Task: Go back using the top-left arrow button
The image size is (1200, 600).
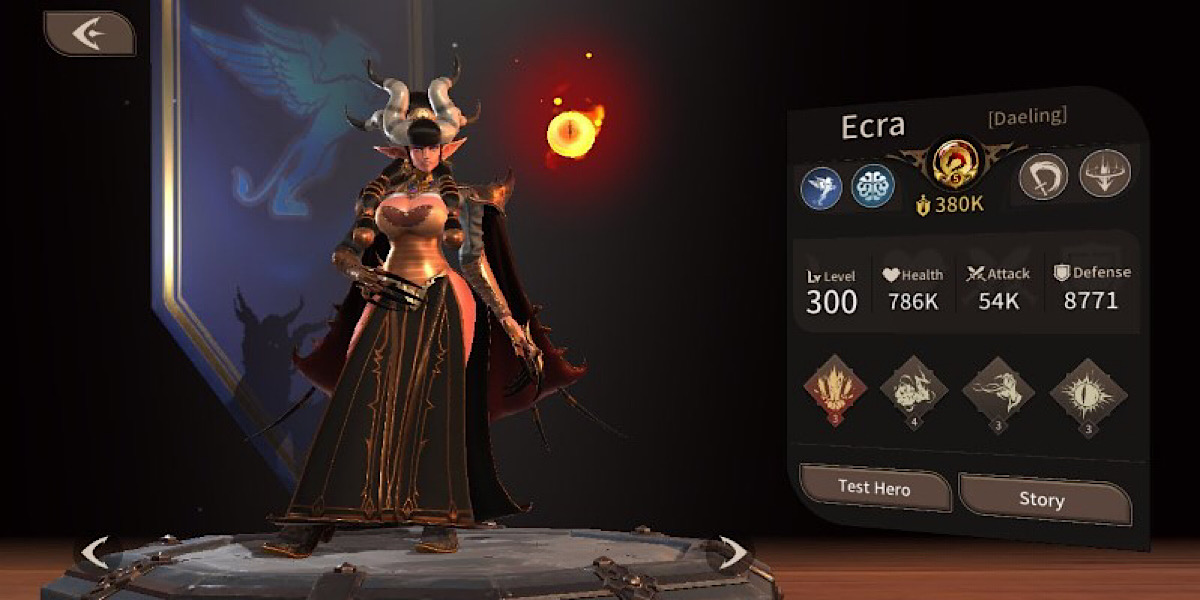Action: pyautogui.click(x=88, y=34)
